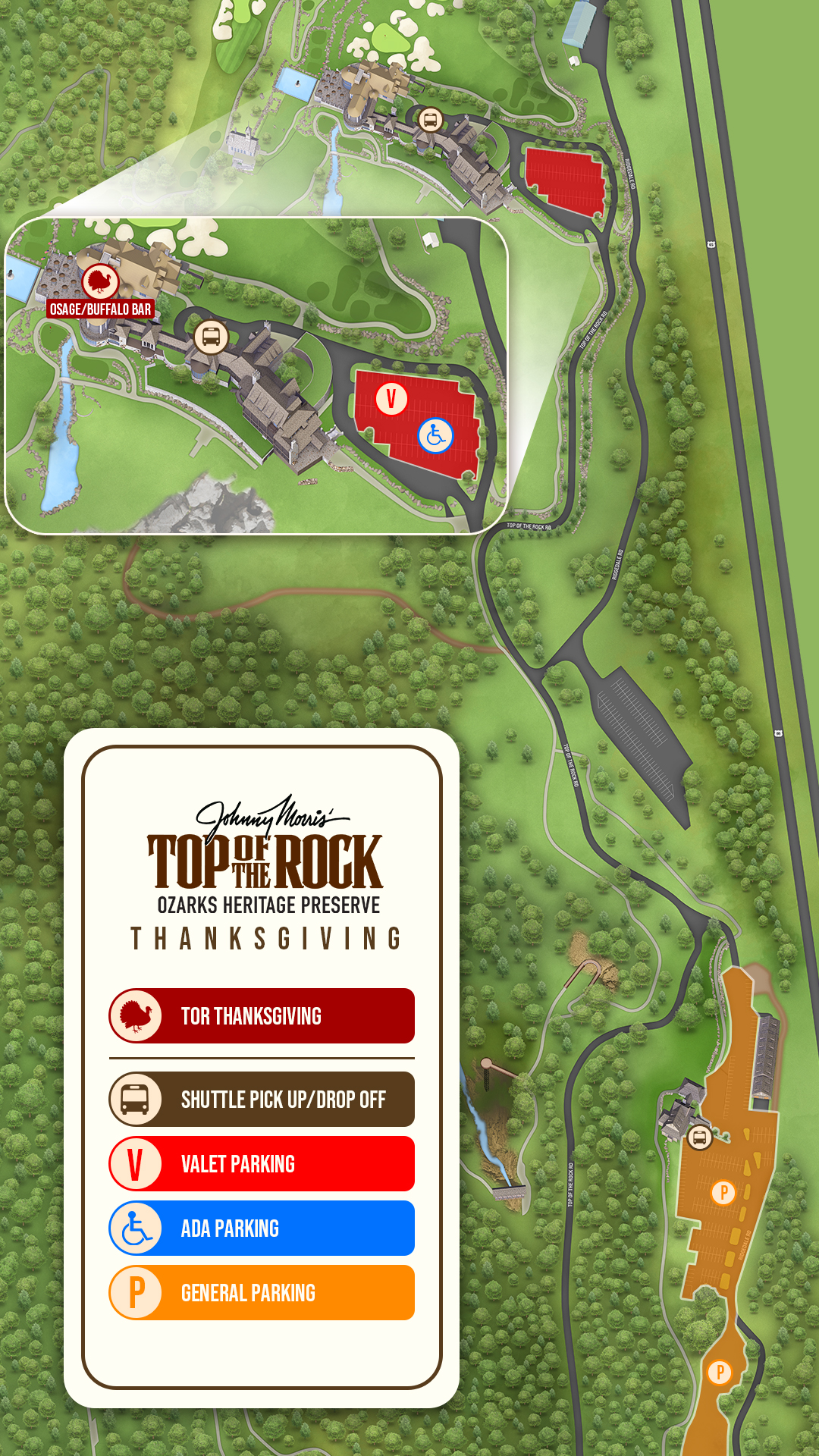
Task: Click the shuttle bus marker inside the inset map
Action: [x=211, y=337]
